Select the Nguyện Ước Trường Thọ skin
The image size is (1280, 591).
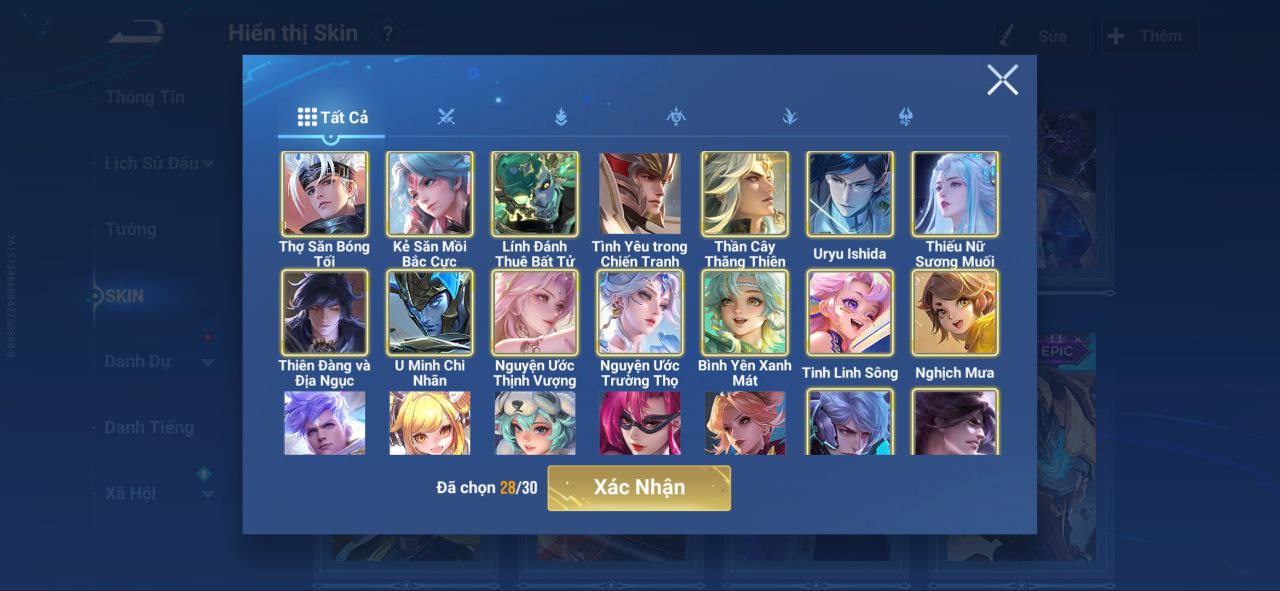pyautogui.click(x=639, y=312)
